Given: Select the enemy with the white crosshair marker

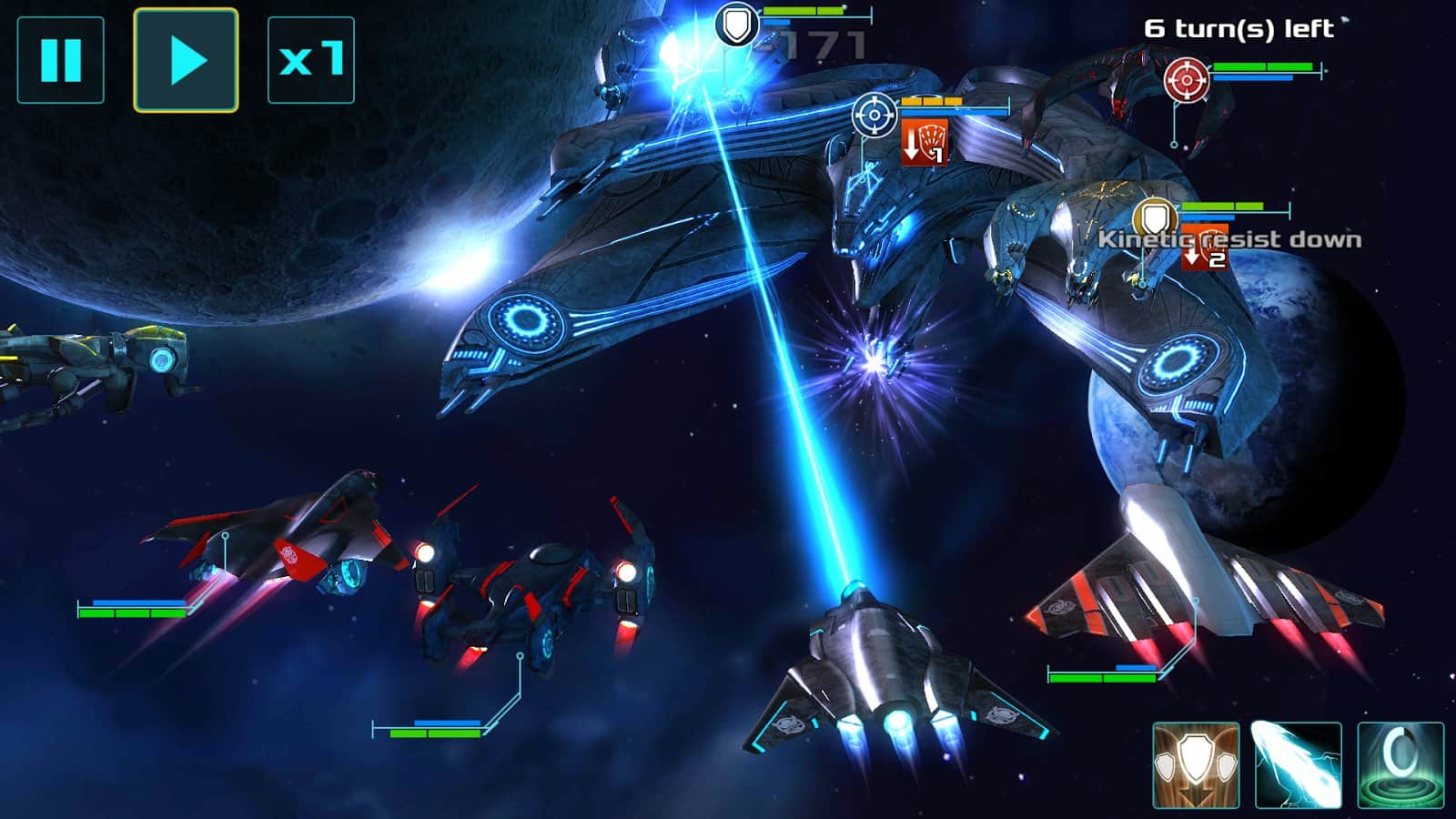Looking at the screenshot, I should click(875, 116).
